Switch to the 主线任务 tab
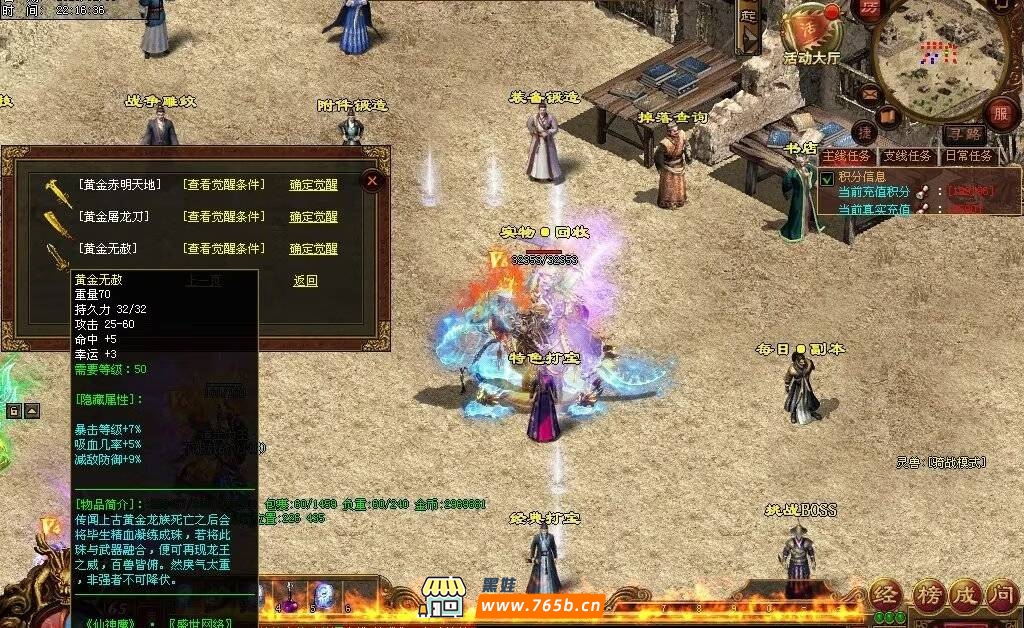Image resolution: width=1024 pixels, height=628 pixels. pos(848,157)
